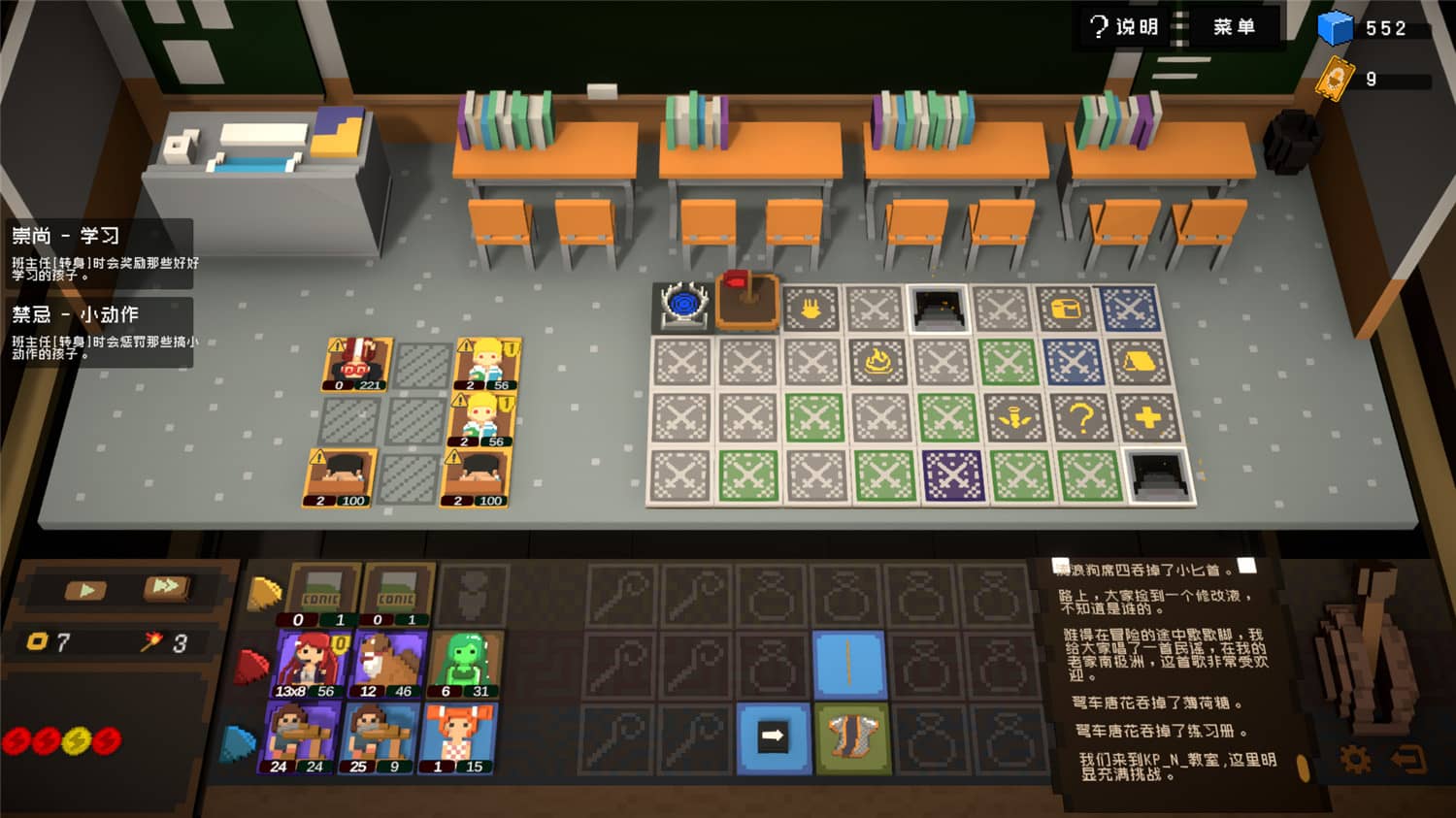Image resolution: width=1456 pixels, height=818 pixels.
Task: Select the yellow plus healing tile
Action: point(1147,418)
